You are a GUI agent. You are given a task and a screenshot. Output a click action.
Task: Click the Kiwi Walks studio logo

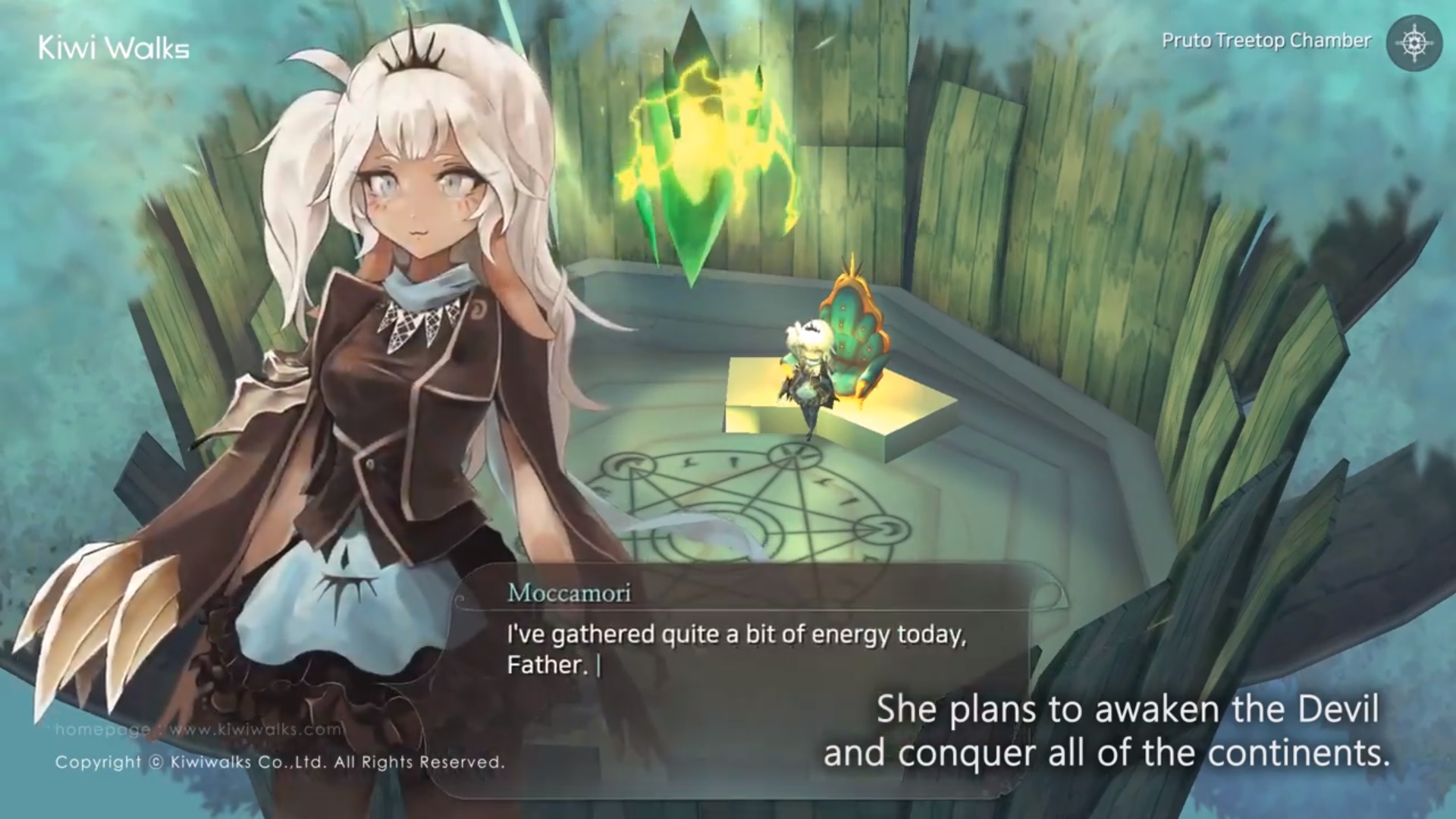coord(114,47)
